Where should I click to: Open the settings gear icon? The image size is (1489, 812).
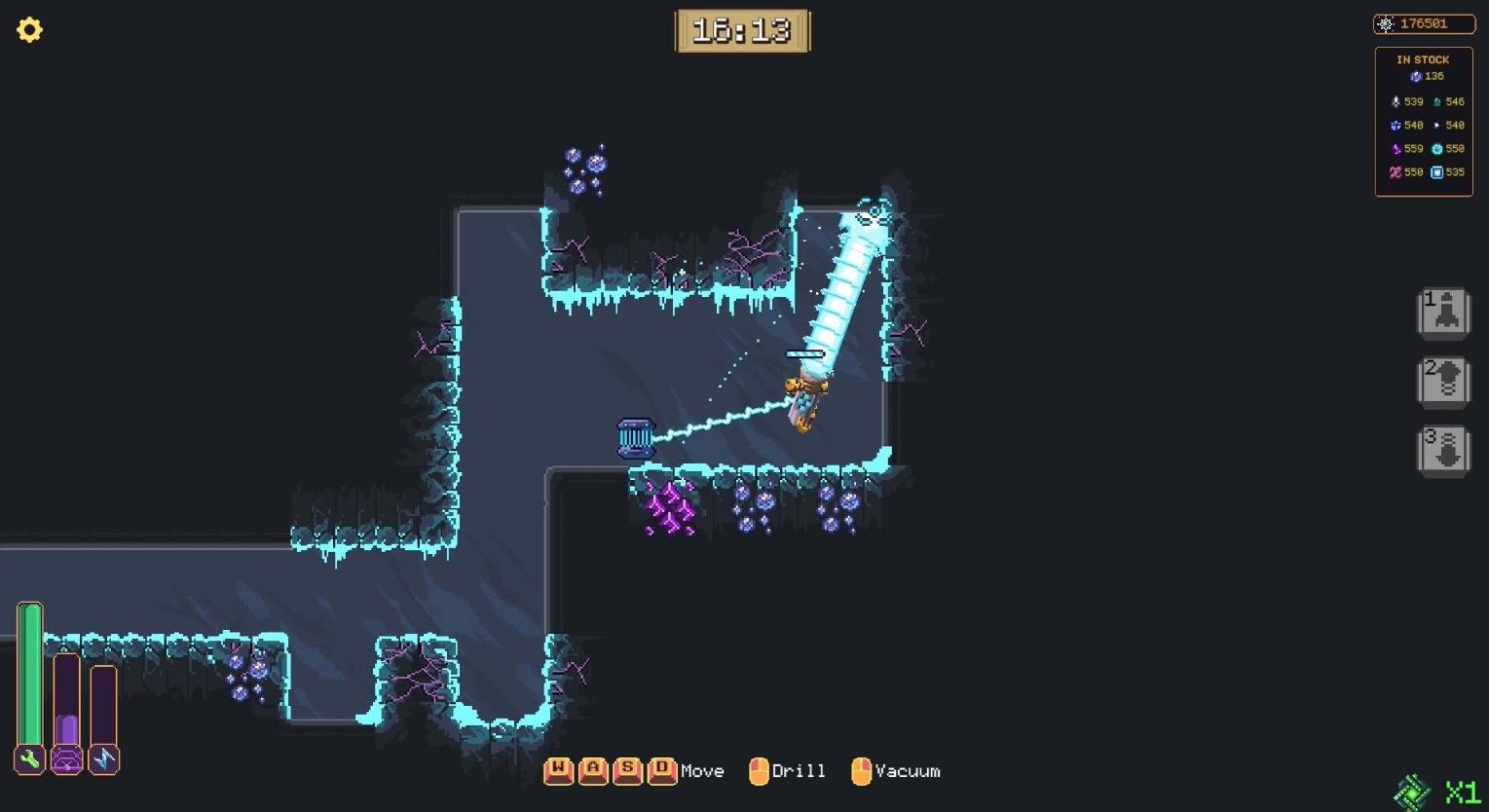pos(29,29)
